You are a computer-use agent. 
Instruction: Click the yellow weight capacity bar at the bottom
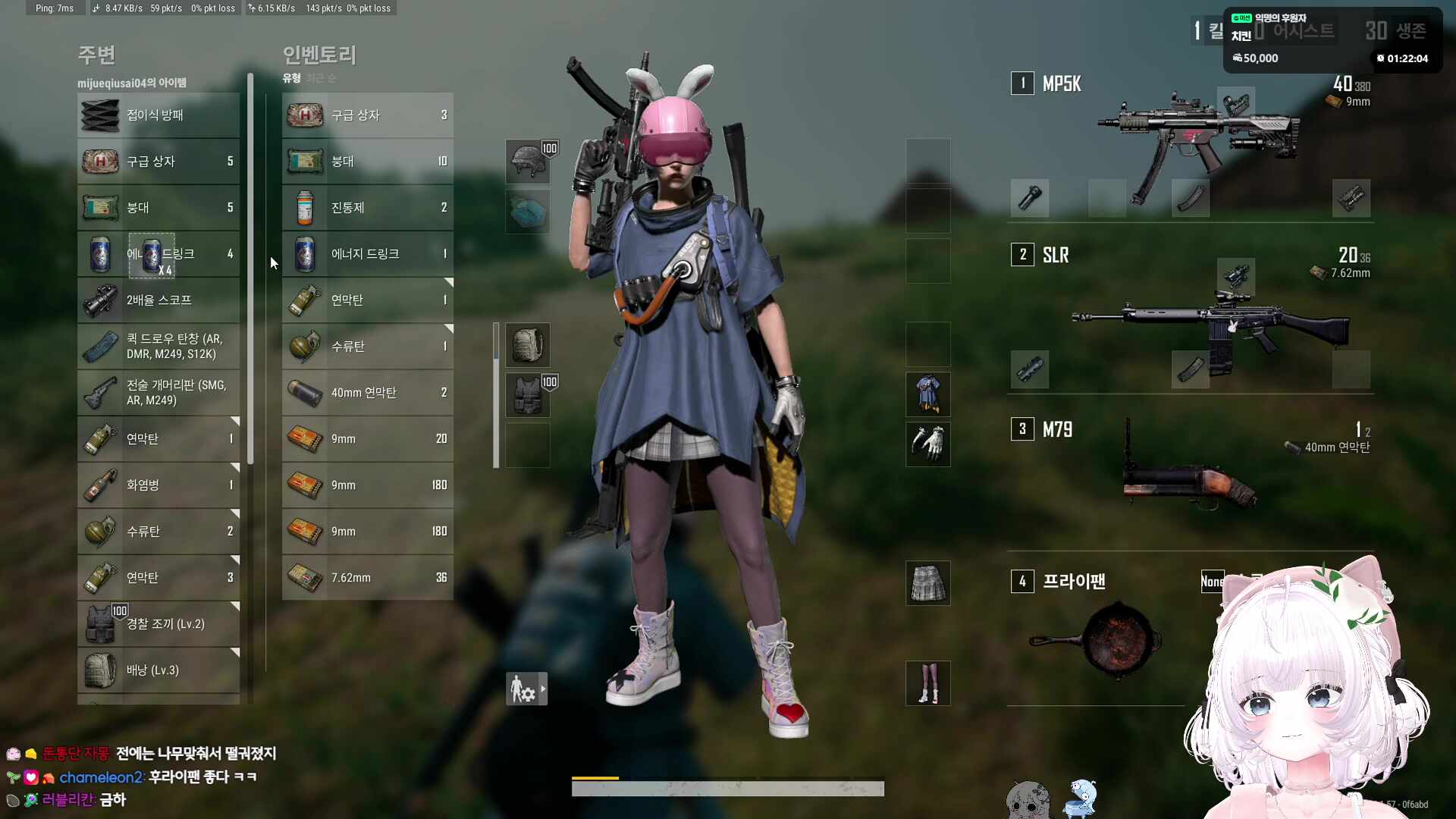tap(595, 778)
